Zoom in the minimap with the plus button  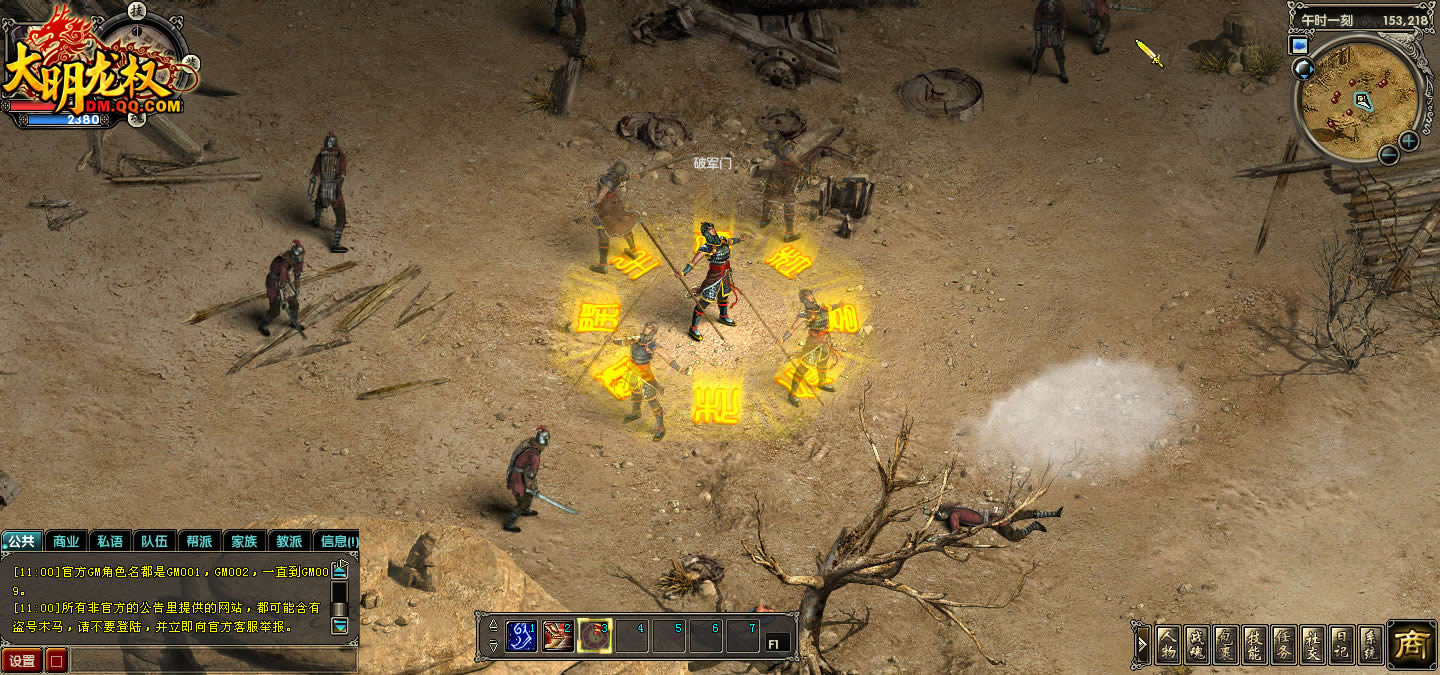(1409, 141)
